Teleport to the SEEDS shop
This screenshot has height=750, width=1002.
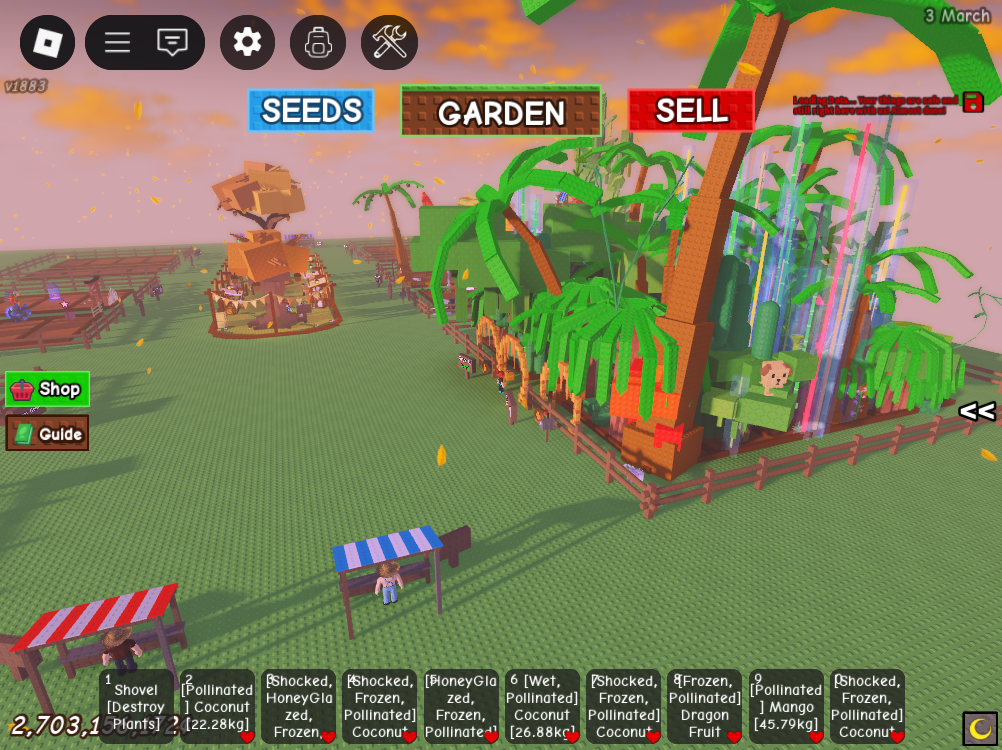point(311,110)
